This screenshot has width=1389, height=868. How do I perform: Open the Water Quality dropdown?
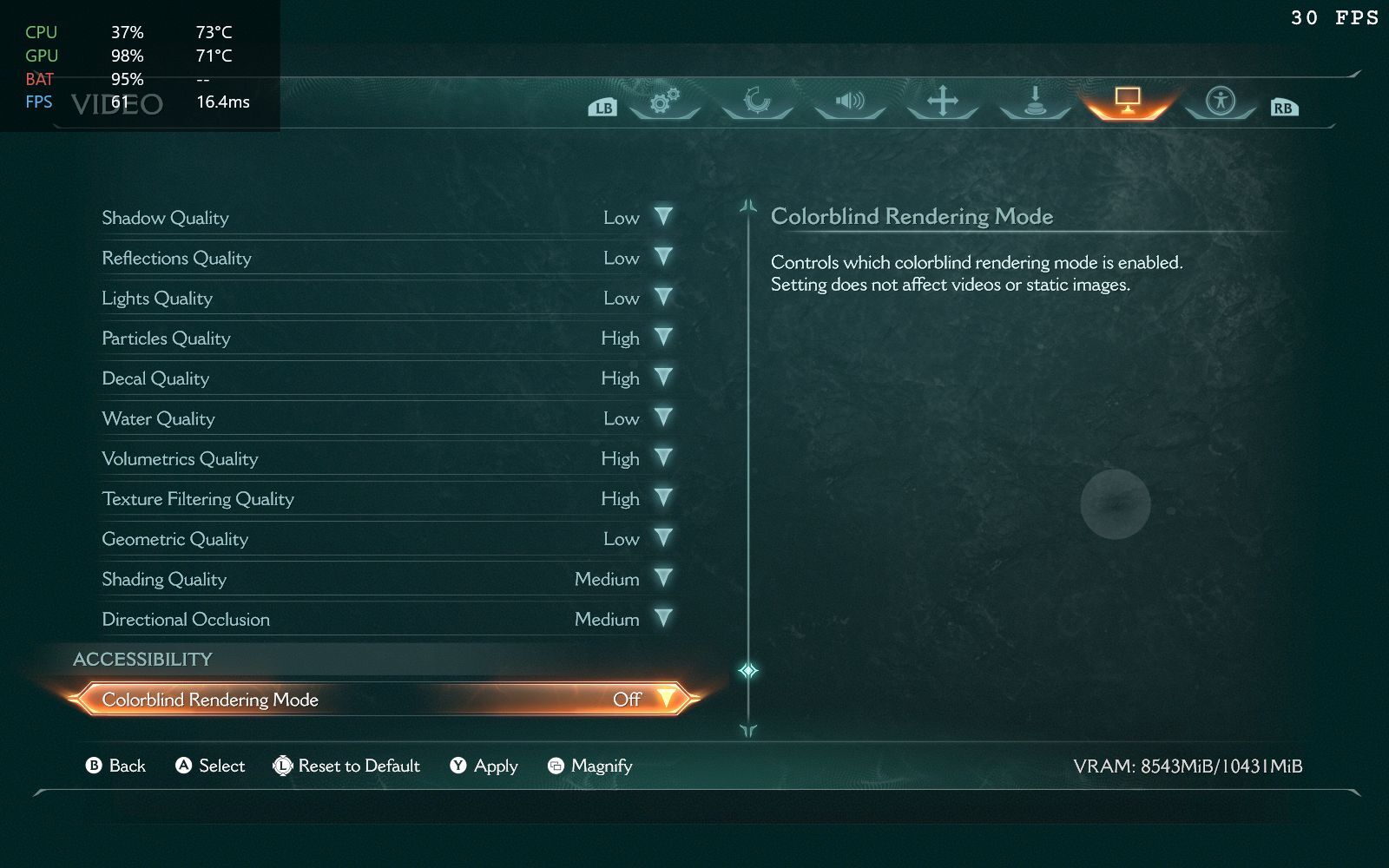point(663,418)
